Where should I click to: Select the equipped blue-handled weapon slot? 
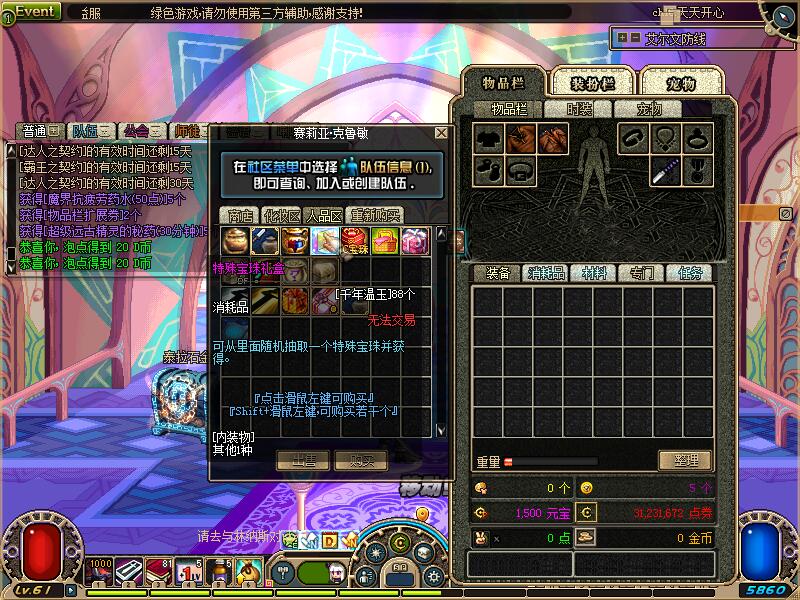pyautogui.click(x=664, y=171)
